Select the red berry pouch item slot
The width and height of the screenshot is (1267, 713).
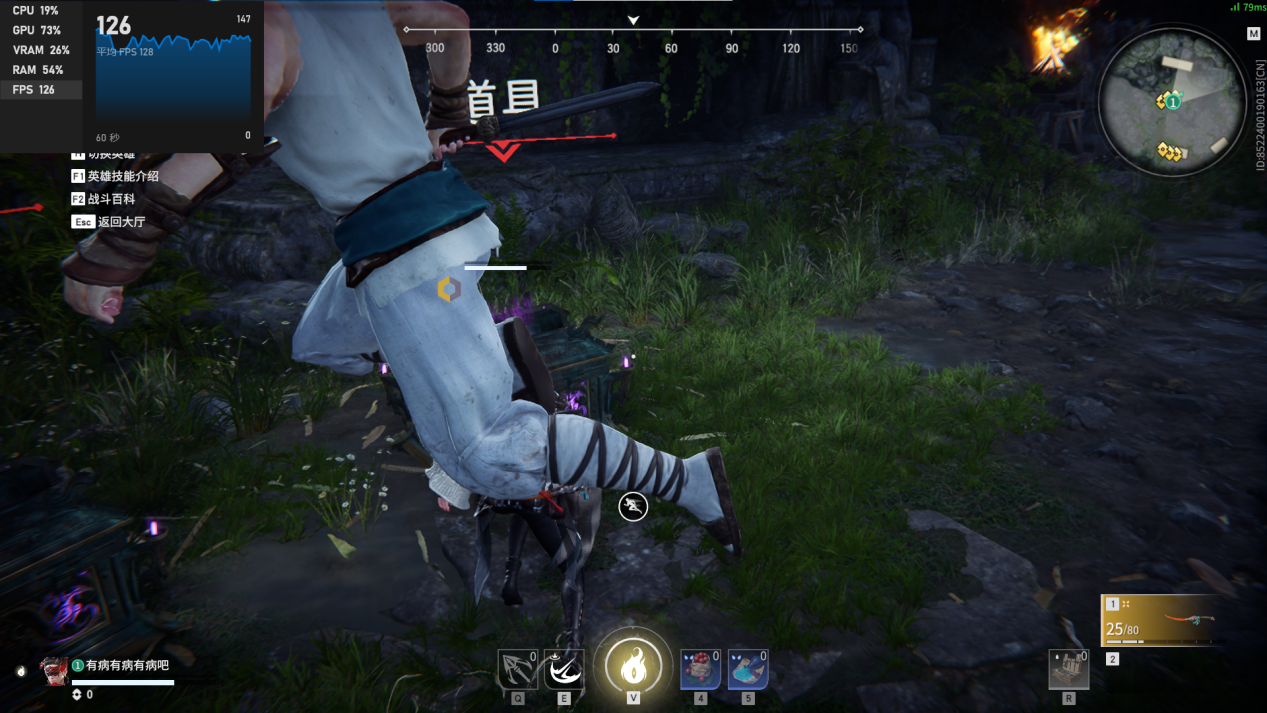[x=700, y=670]
